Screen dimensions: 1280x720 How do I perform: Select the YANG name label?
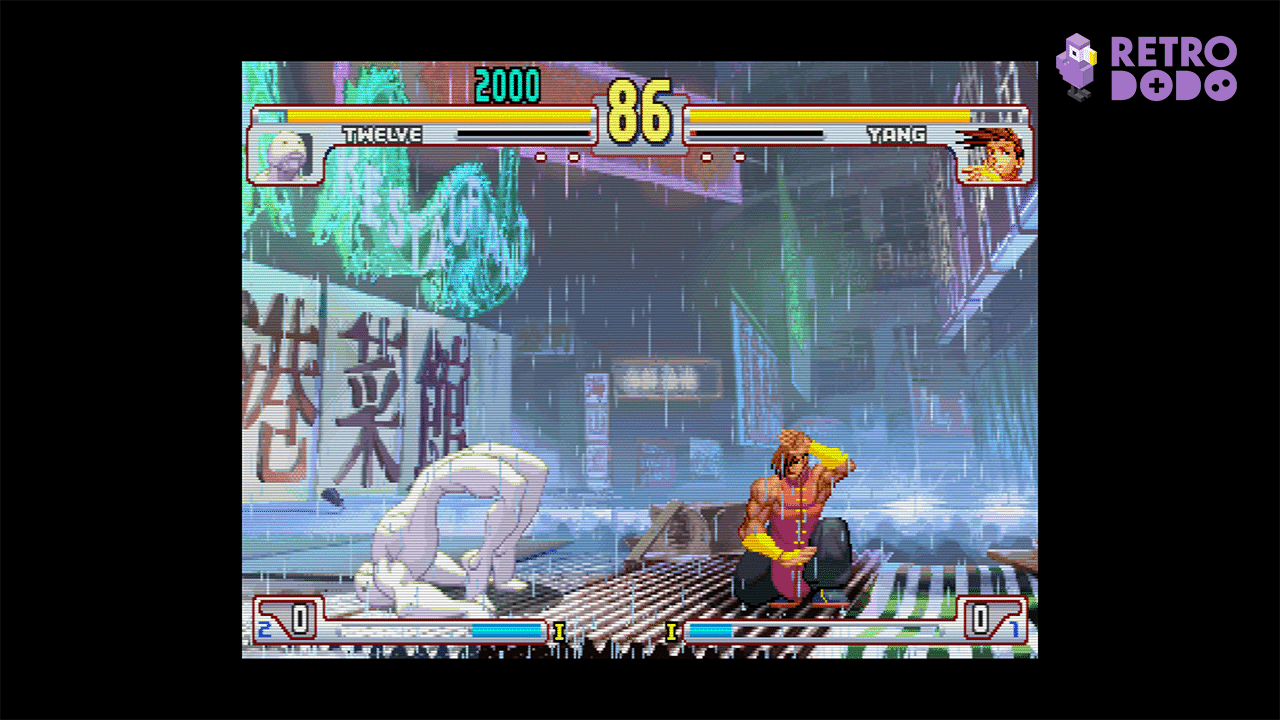897,133
